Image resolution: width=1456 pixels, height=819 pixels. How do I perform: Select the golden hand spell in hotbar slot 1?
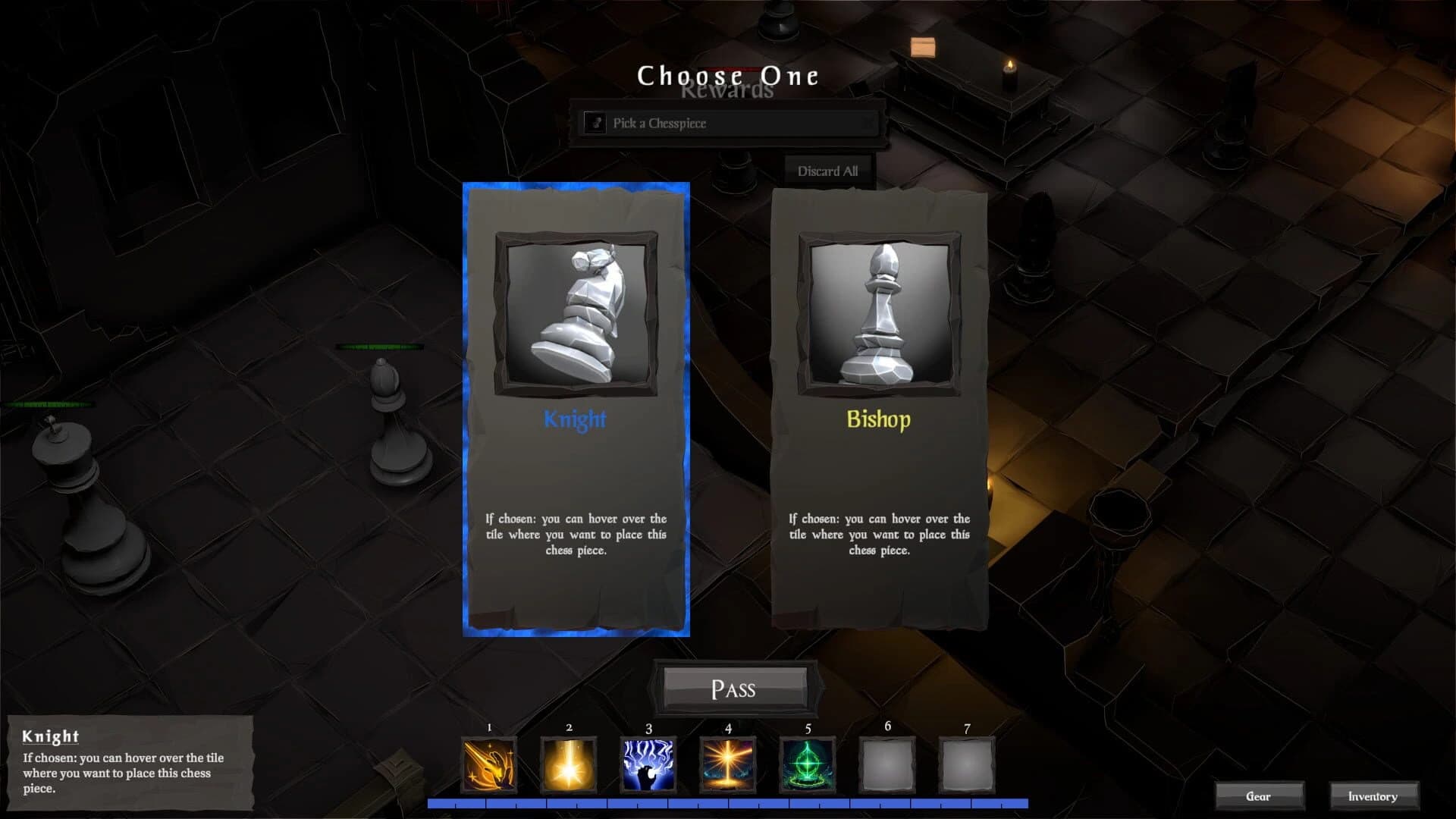tap(488, 764)
